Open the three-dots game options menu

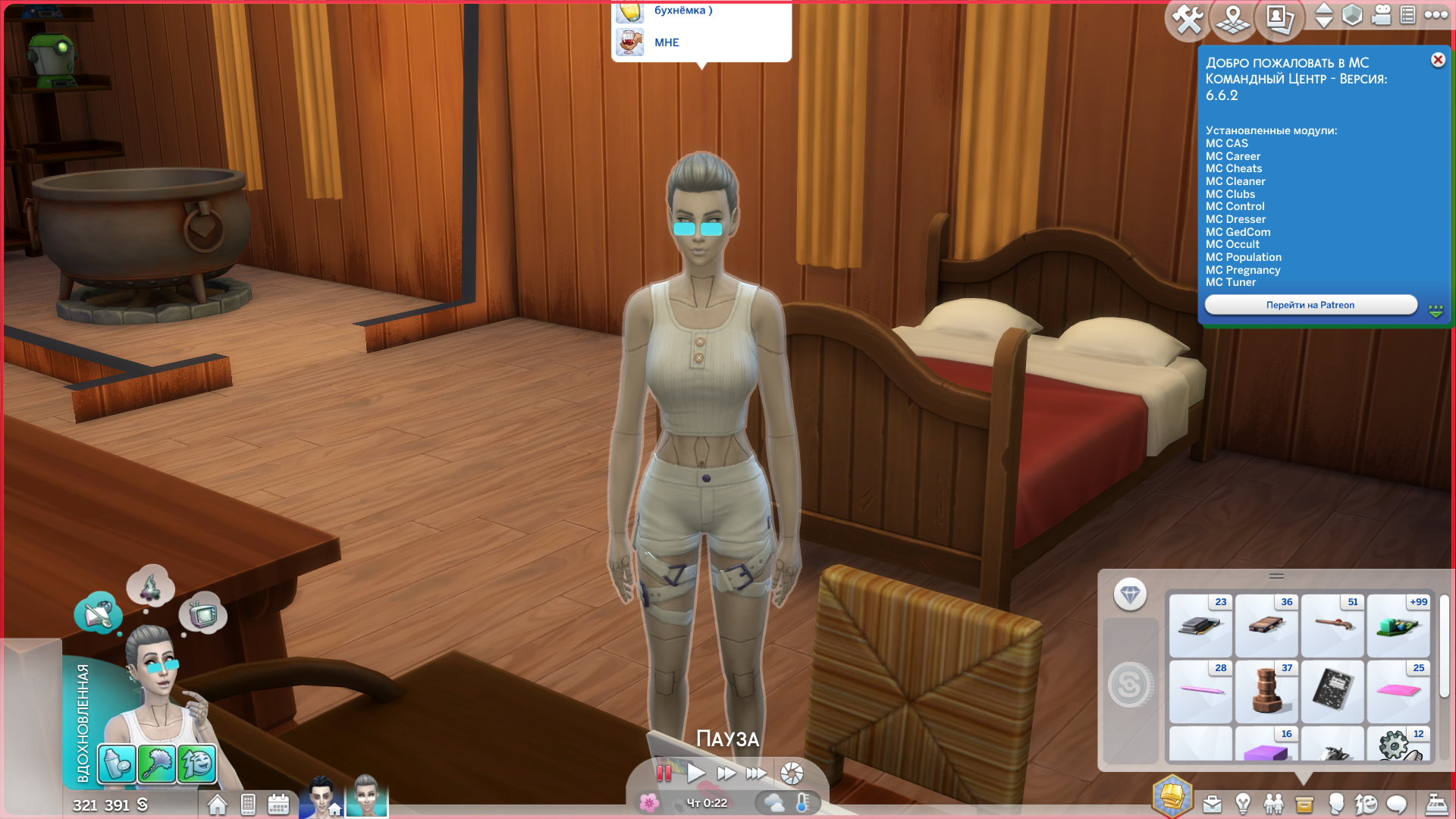(1436, 15)
